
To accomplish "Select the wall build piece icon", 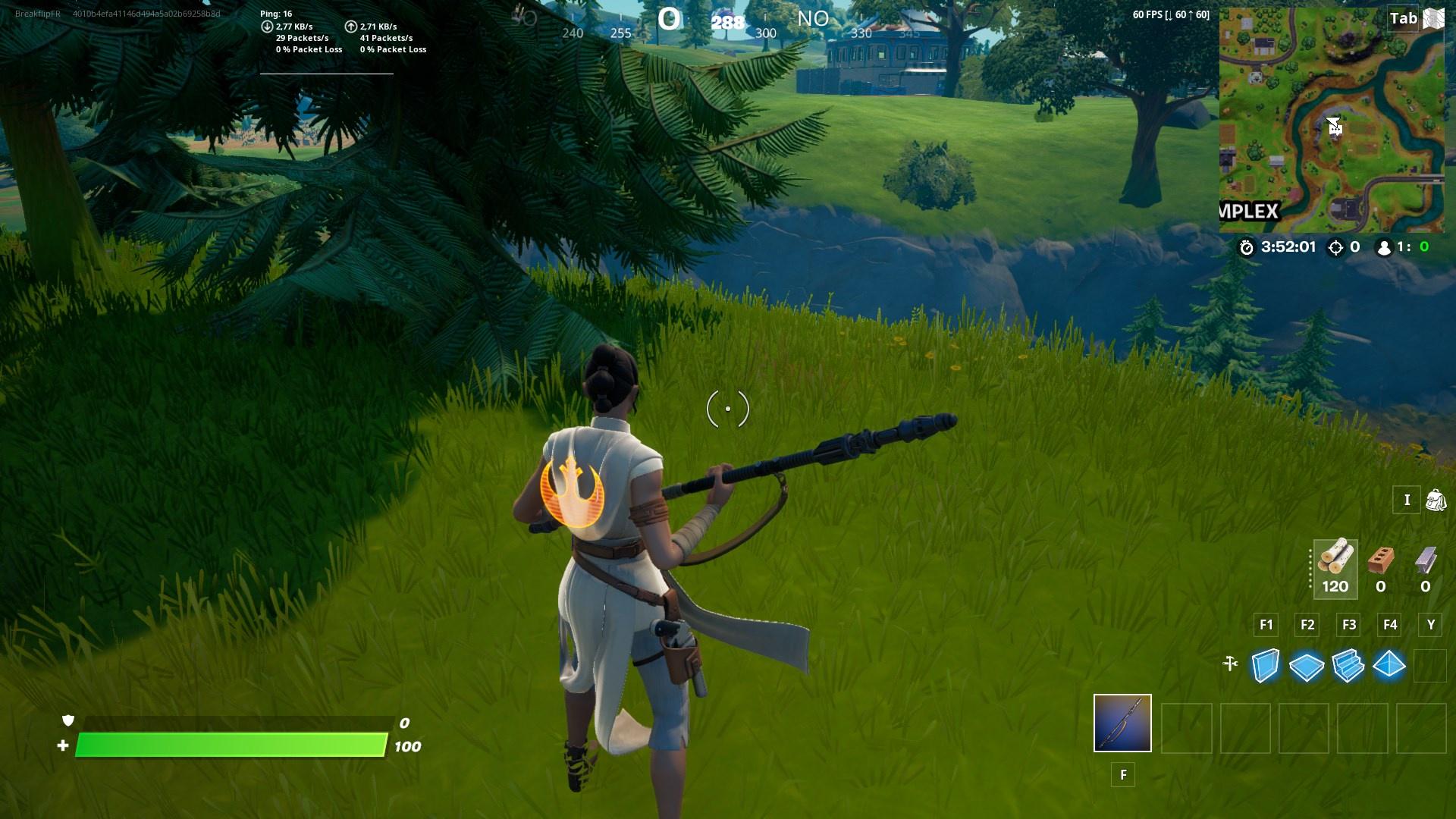I will click(x=1265, y=664).
